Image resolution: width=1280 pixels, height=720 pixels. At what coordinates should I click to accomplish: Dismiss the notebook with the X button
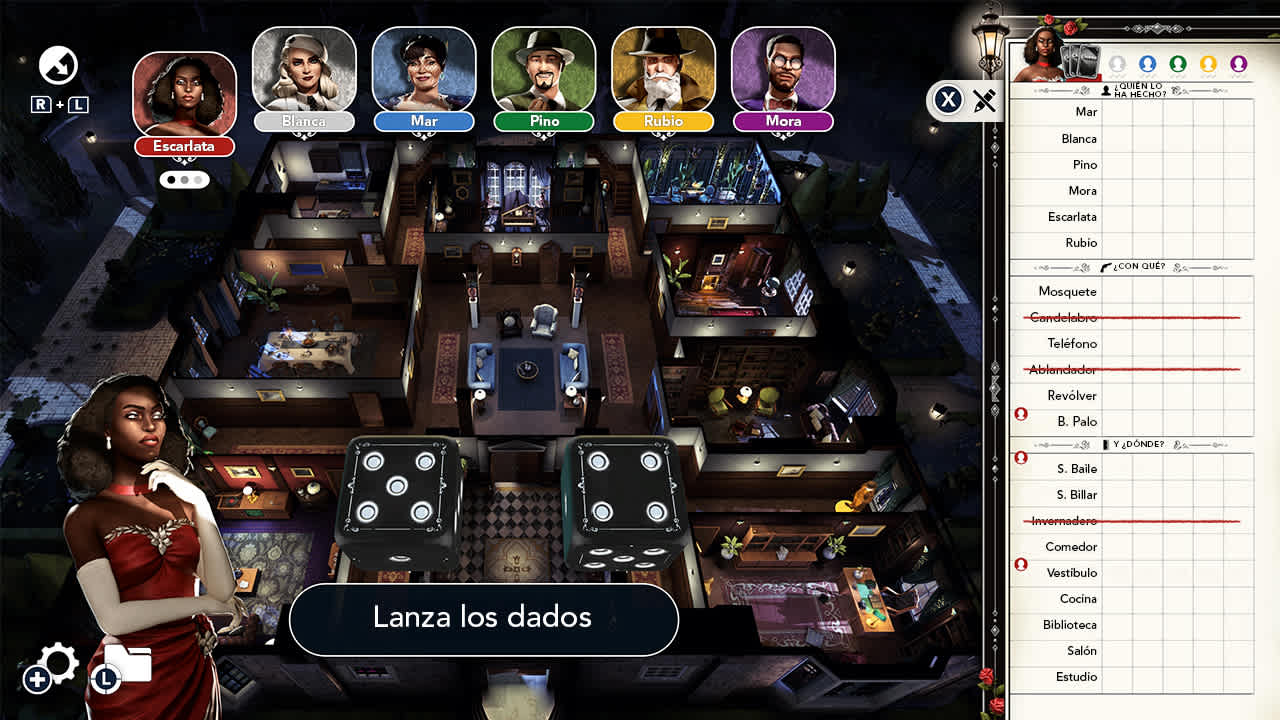coord(947,99)
